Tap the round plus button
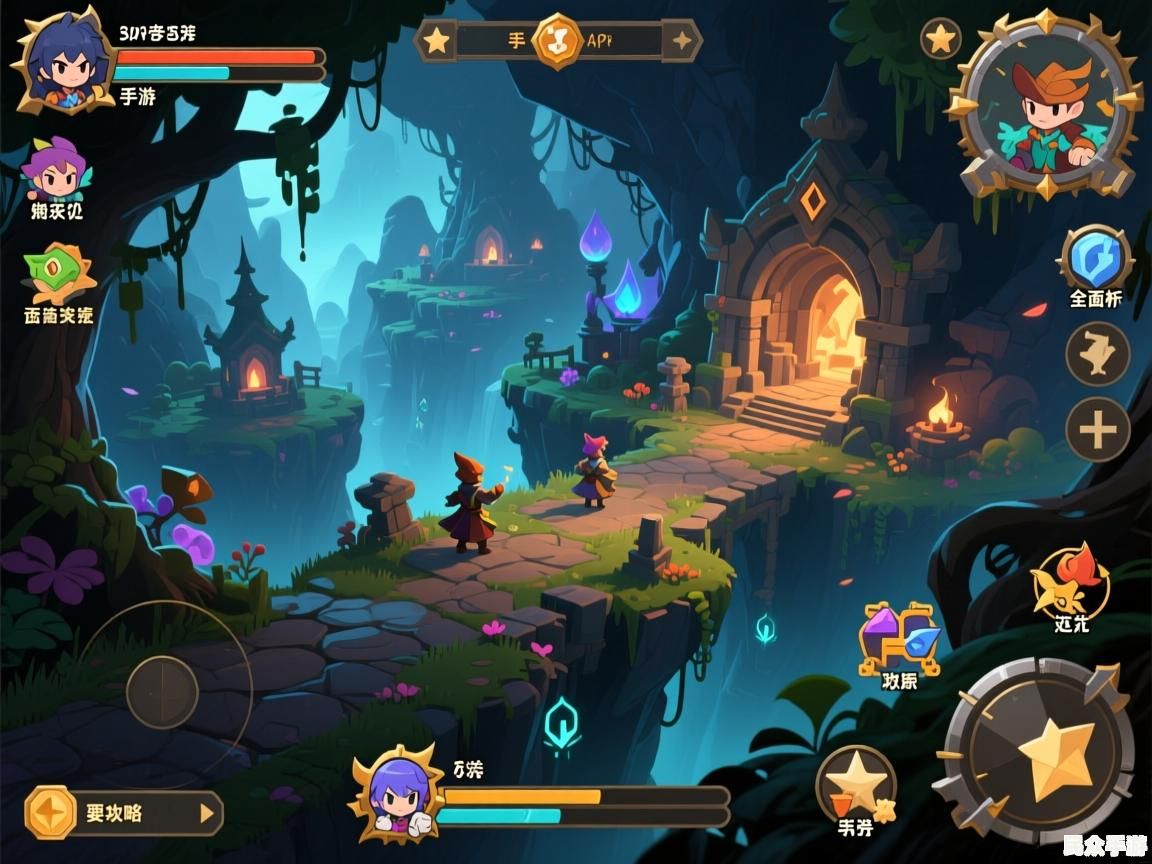 [x=1097, y=431]
